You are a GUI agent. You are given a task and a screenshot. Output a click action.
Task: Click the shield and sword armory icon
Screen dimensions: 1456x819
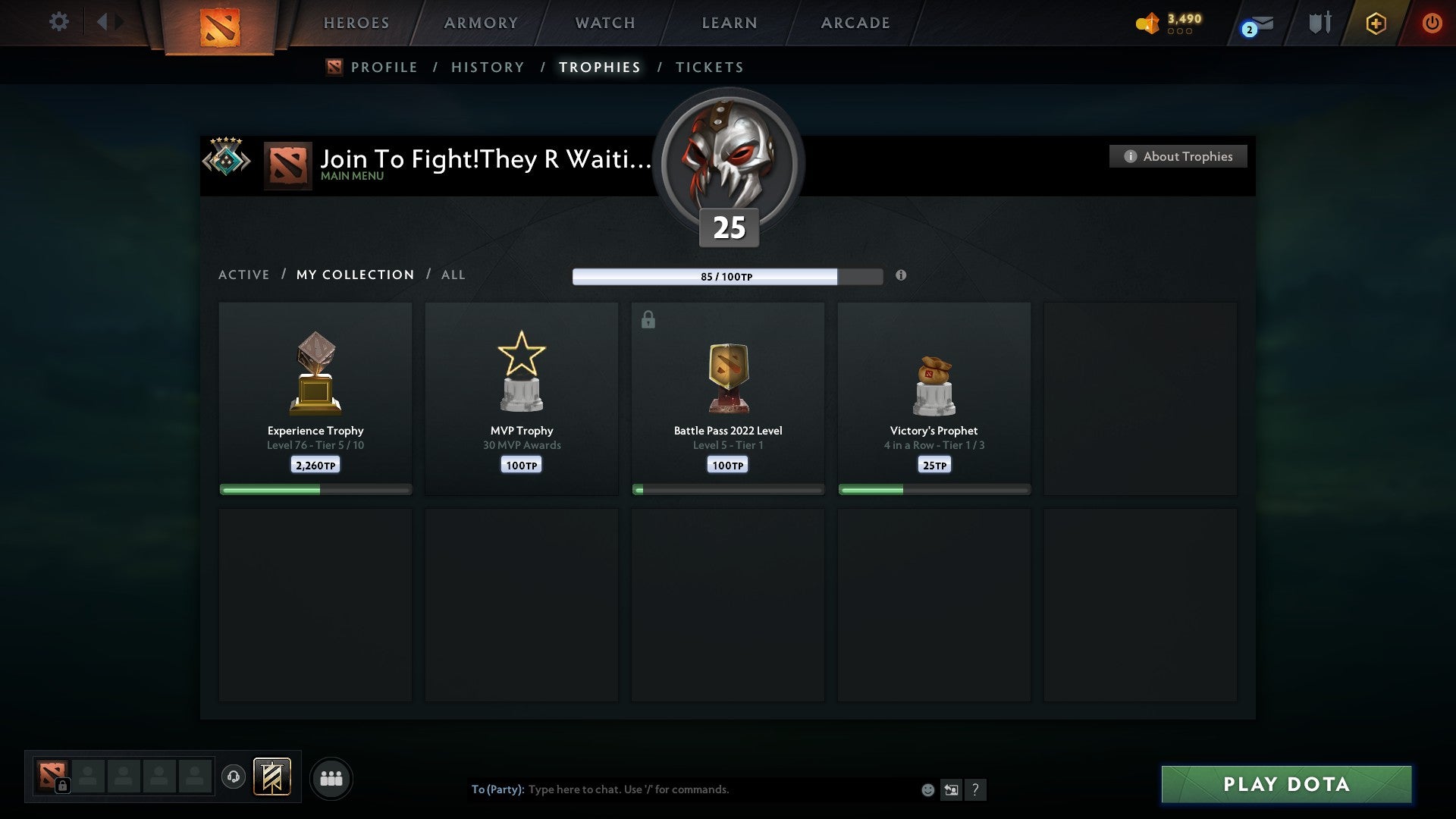click(1319, 23)
